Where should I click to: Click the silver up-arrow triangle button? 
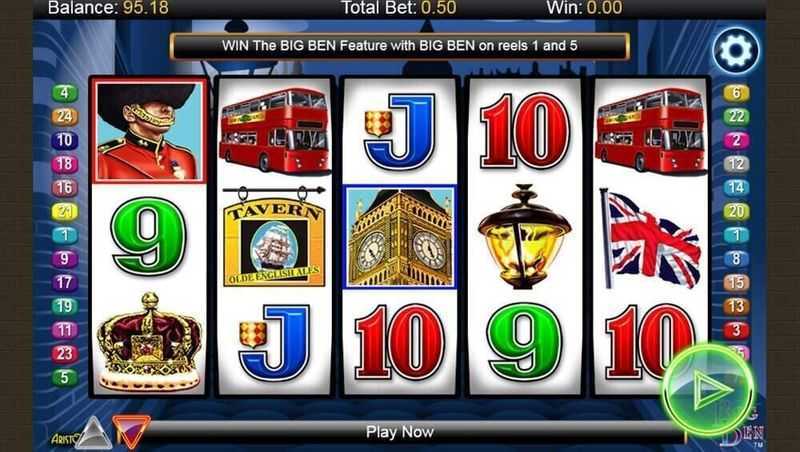click(93, 431)
